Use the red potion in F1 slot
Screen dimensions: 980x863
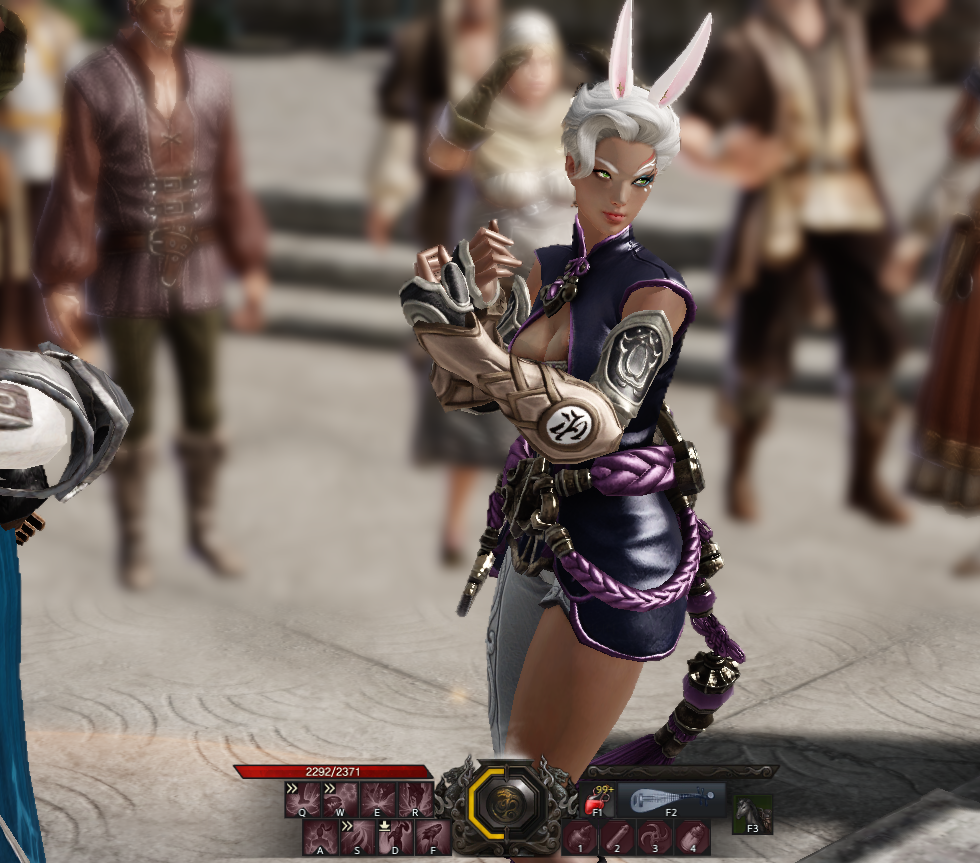click(x=597, y=800)
